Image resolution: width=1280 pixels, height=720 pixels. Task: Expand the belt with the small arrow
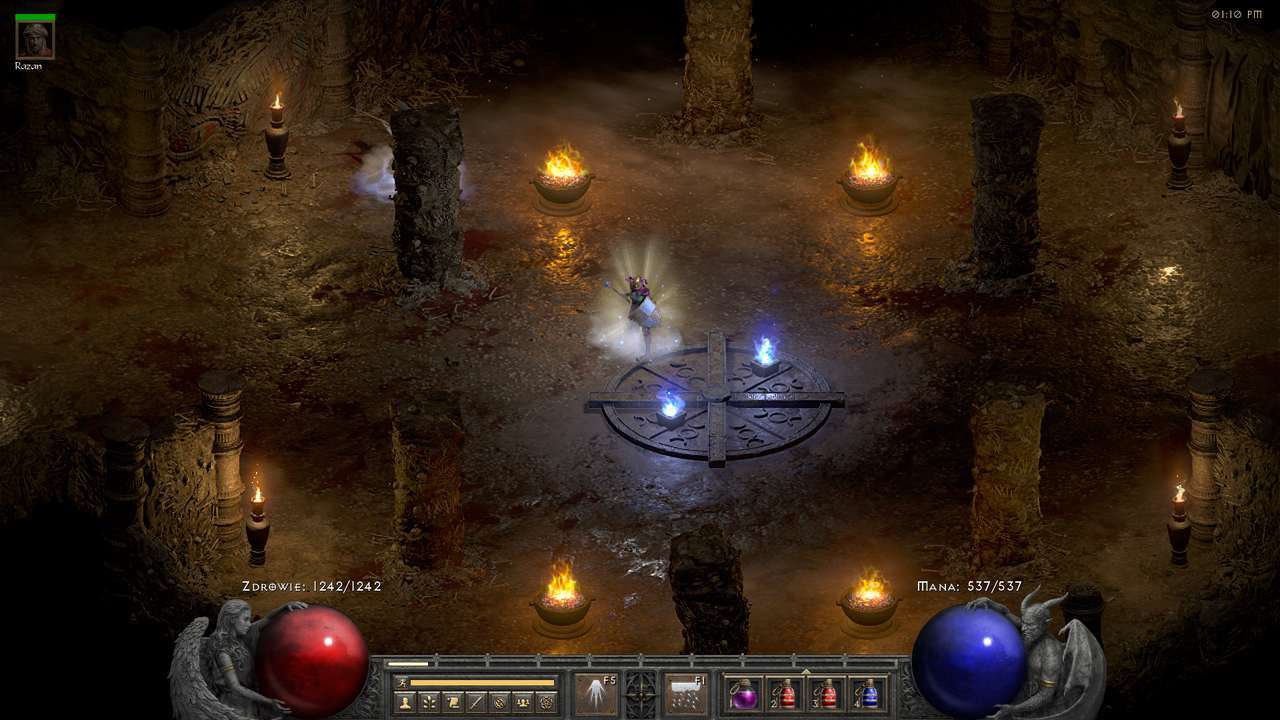806,671
